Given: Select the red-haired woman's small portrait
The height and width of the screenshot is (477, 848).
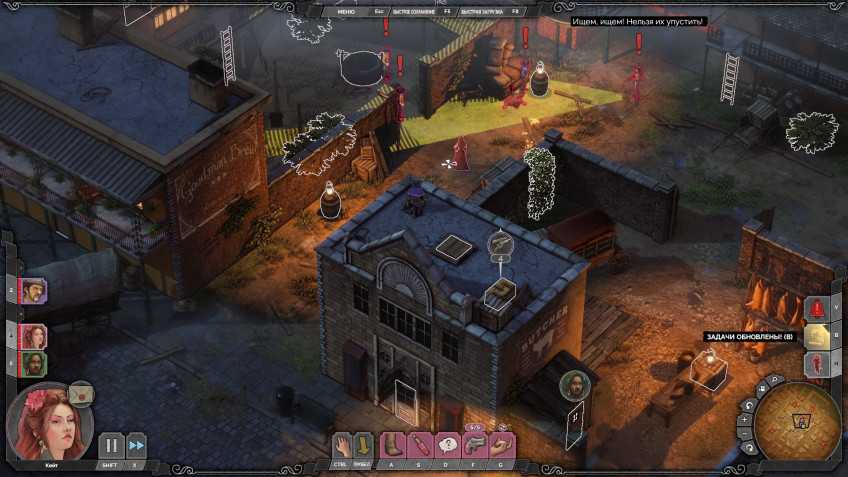Looking at the screenshot, I should pyautogui.click(x=32, y=336).
